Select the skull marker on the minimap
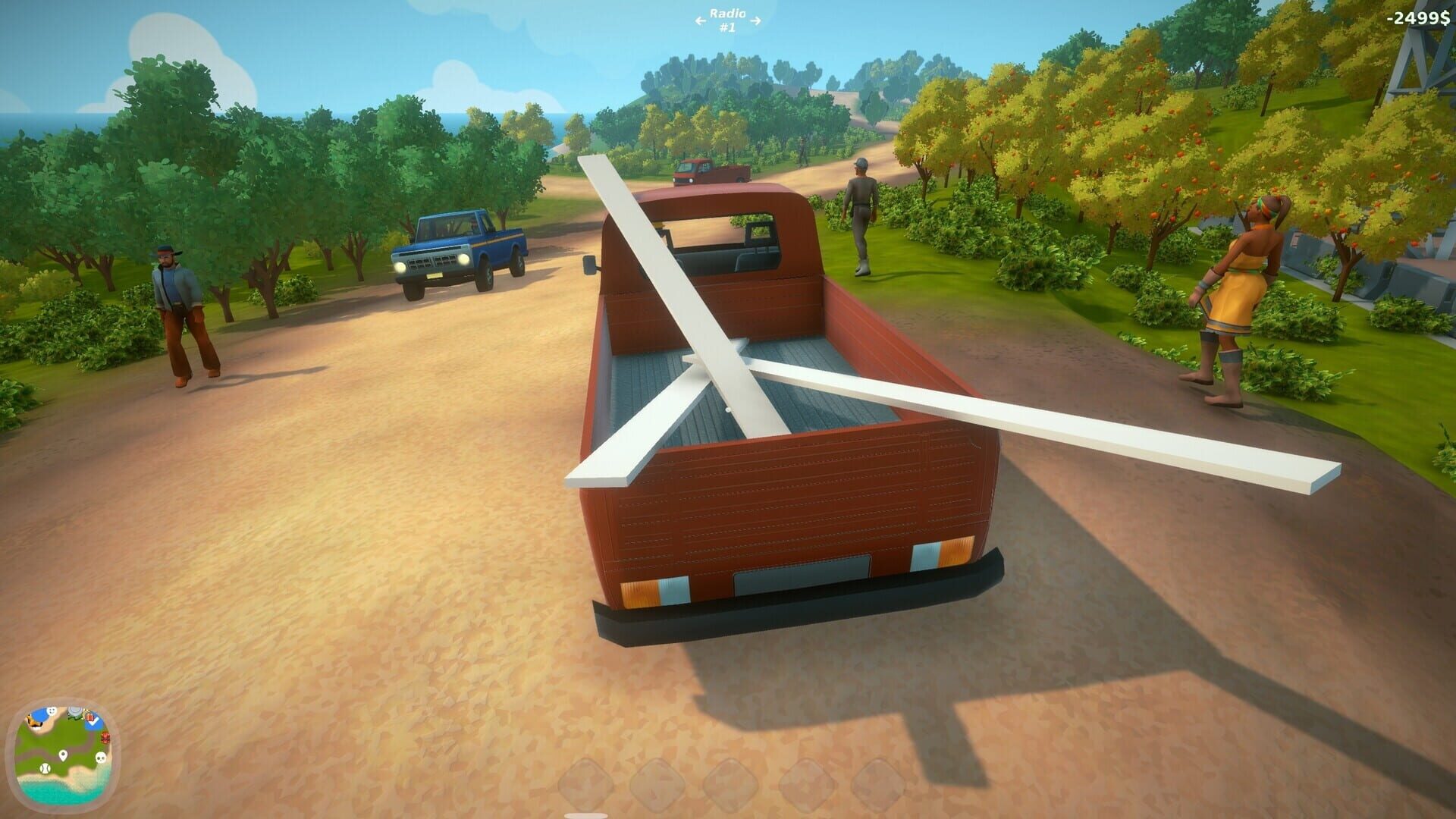This screenshot has height=819, width=1456. [101, 757]
